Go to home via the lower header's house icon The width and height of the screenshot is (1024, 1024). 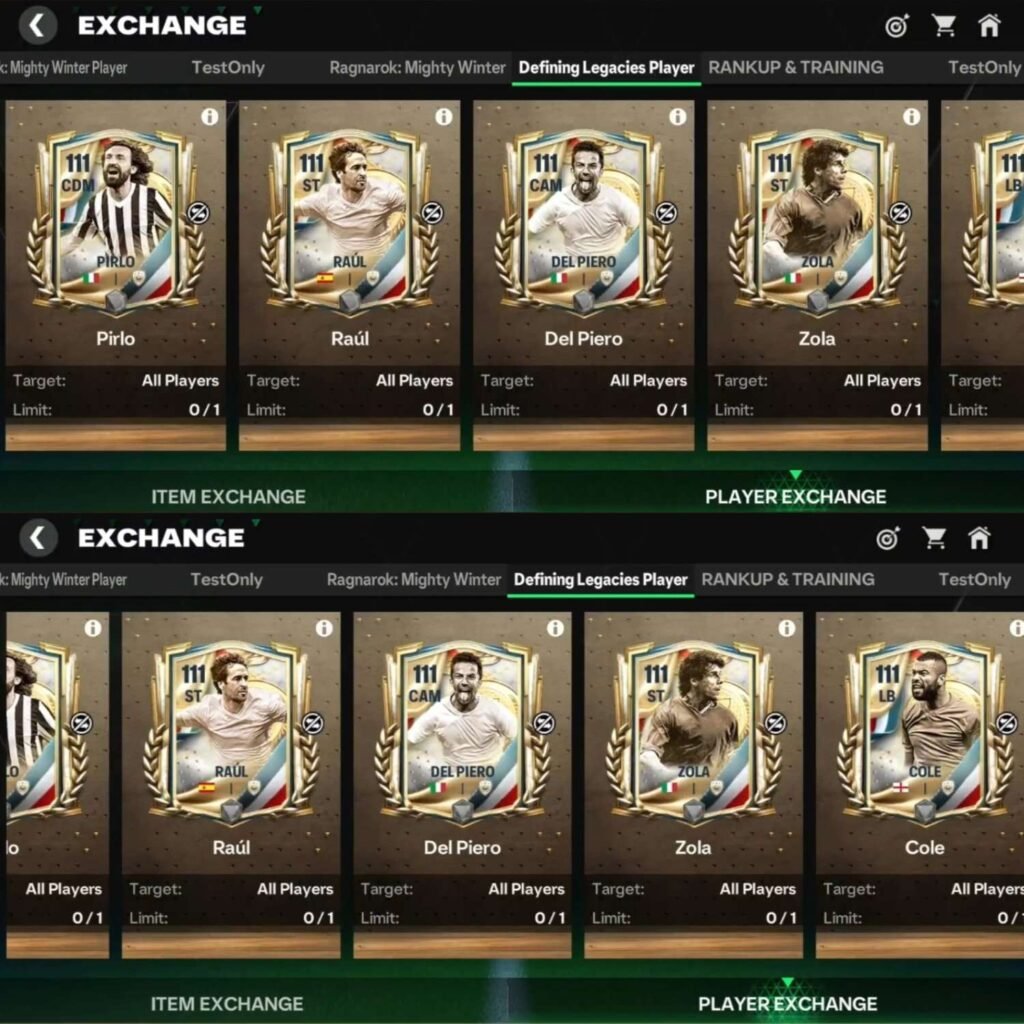(979, 538)
